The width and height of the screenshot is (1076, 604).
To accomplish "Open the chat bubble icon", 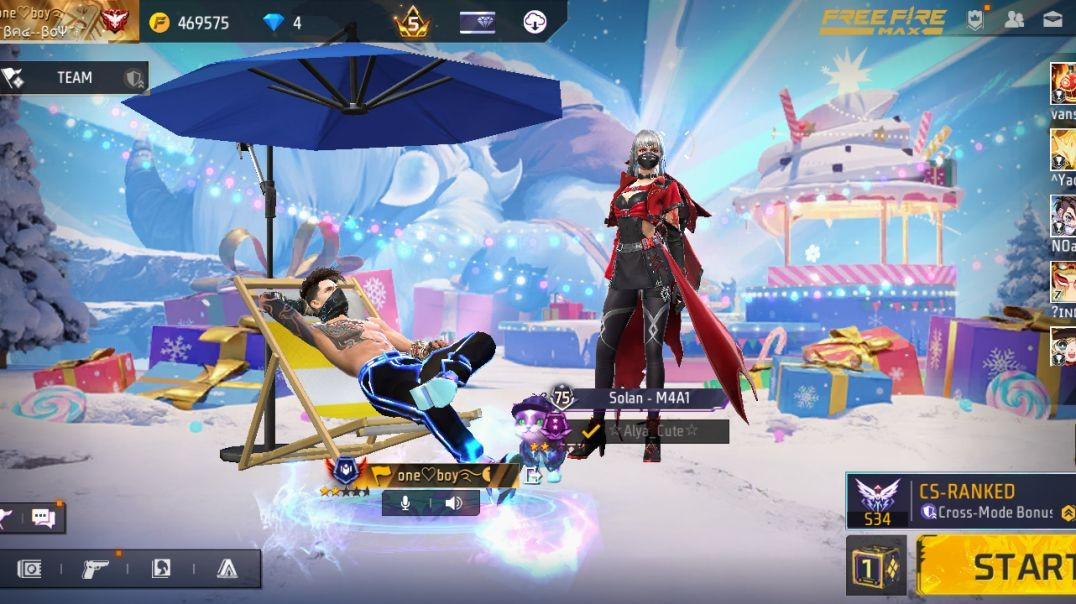I will coord(43,517).
